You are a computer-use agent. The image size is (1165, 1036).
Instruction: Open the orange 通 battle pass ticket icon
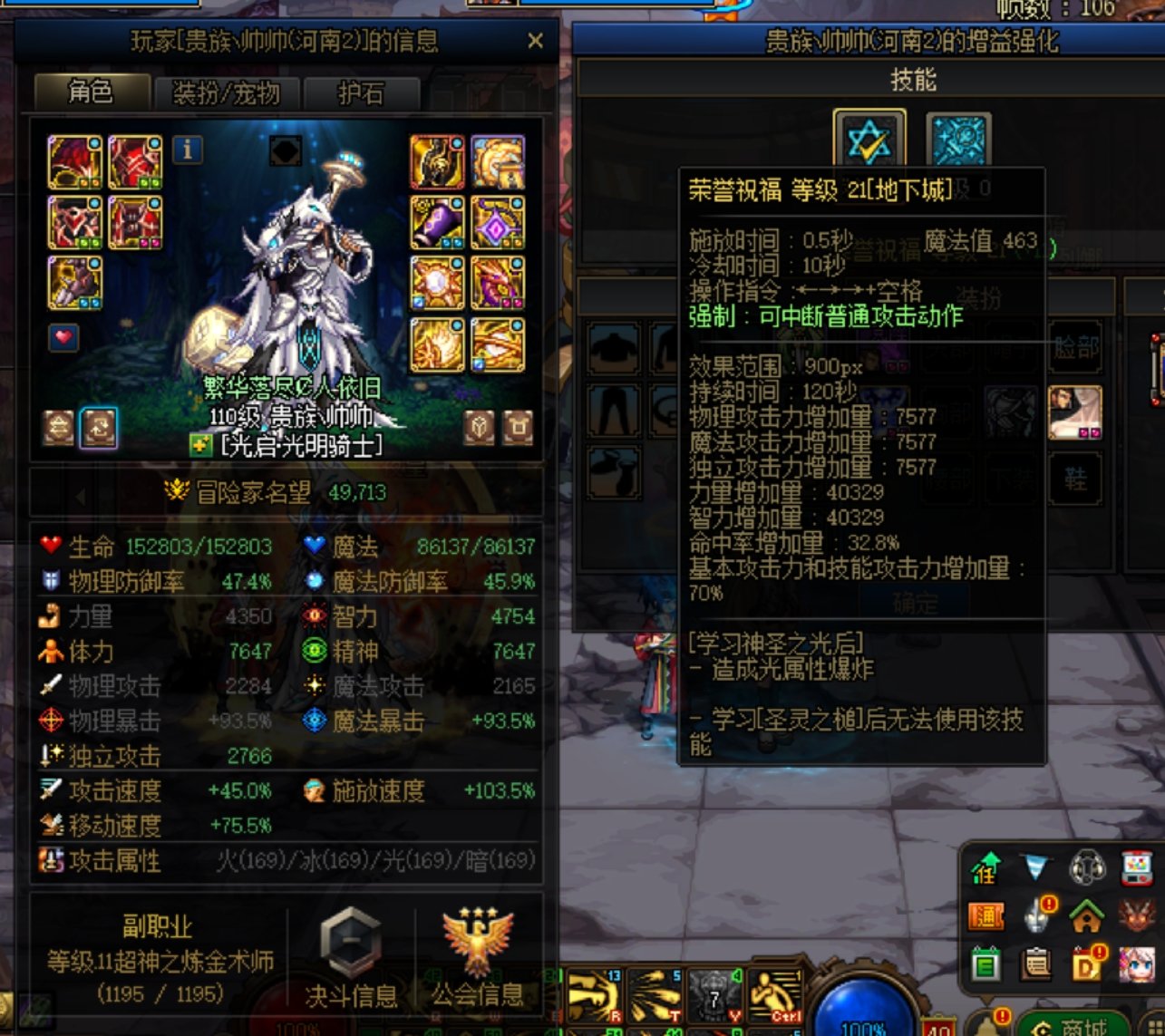pyautogui.click(x=986, y=916)
